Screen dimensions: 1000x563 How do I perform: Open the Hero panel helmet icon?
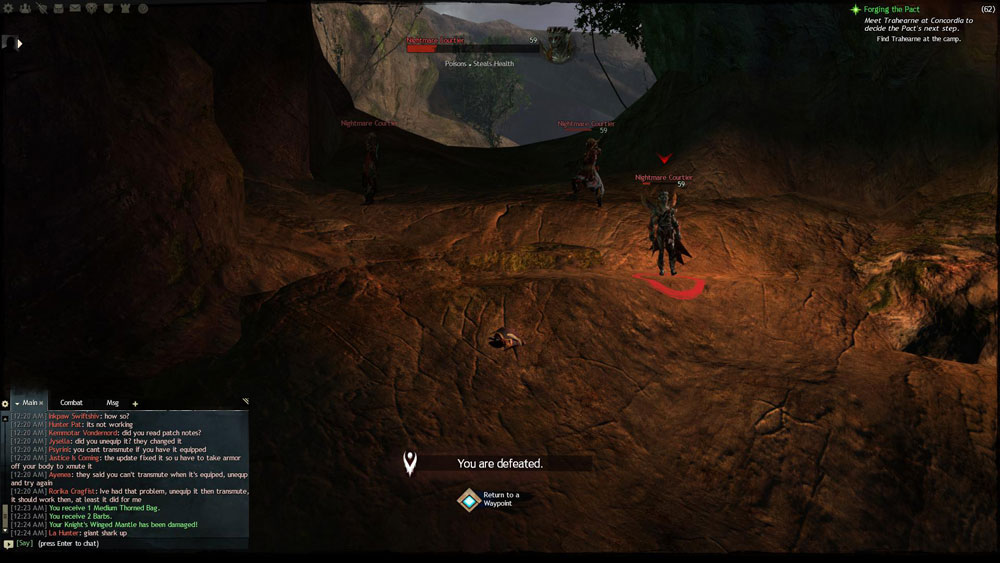pyautogui.click(x=27, y=8)
